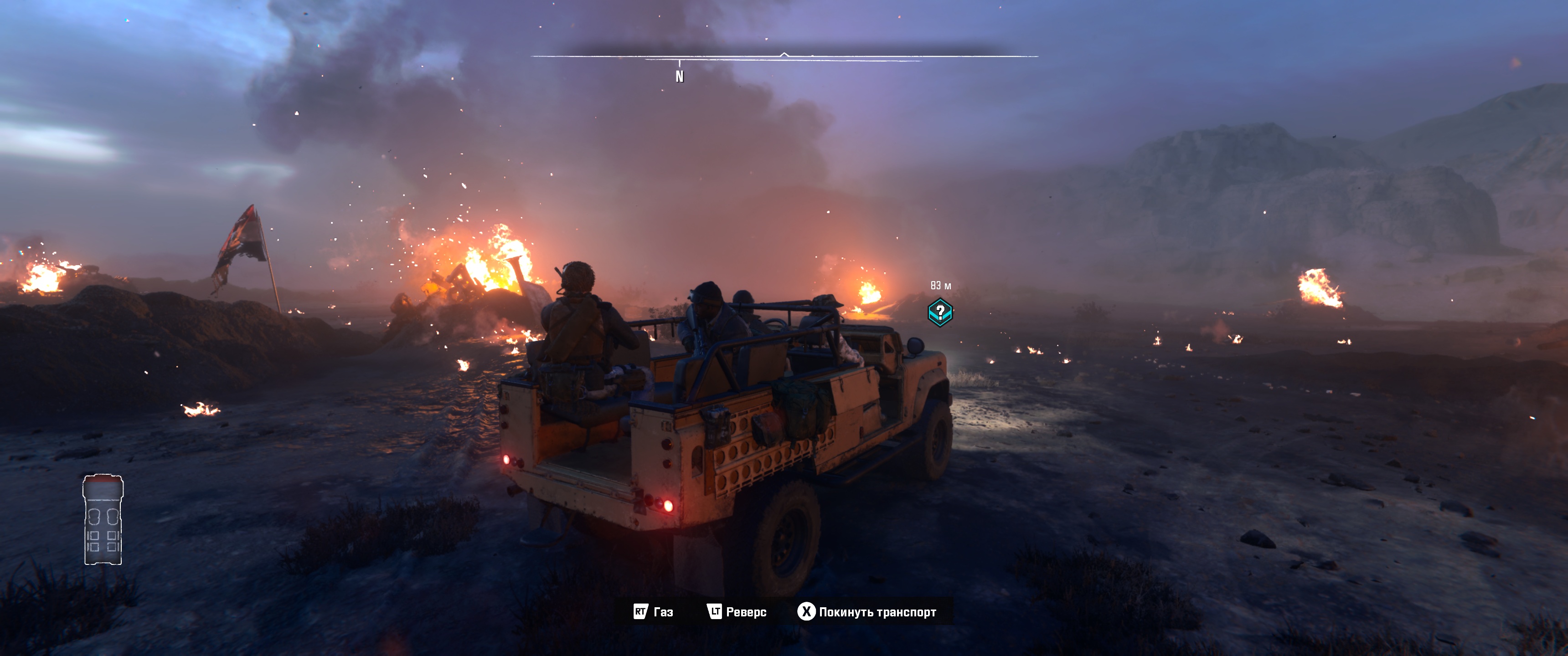Click the vehicle seat layout diagram
This screenshot has width=1568, height=656.
pos(103,520)
